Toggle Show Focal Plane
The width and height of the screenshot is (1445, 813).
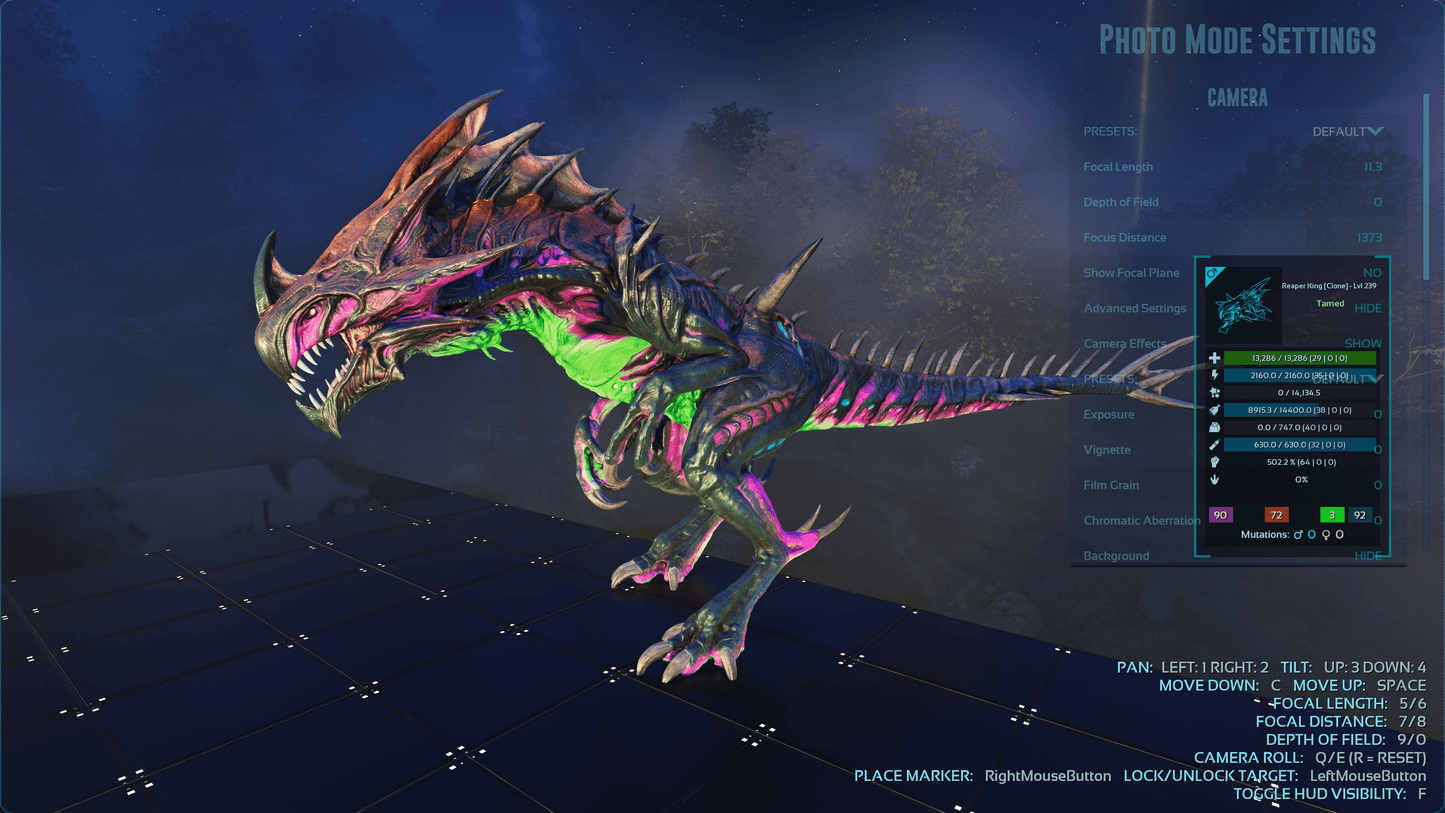pos(1371,273)
